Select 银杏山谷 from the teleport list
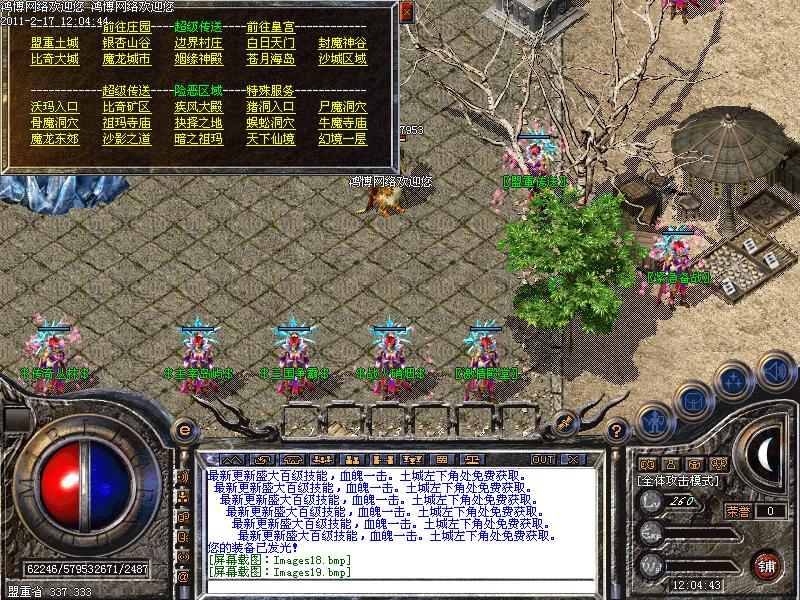The width and height of the screenshot is (800, 600). coord(127,43)
